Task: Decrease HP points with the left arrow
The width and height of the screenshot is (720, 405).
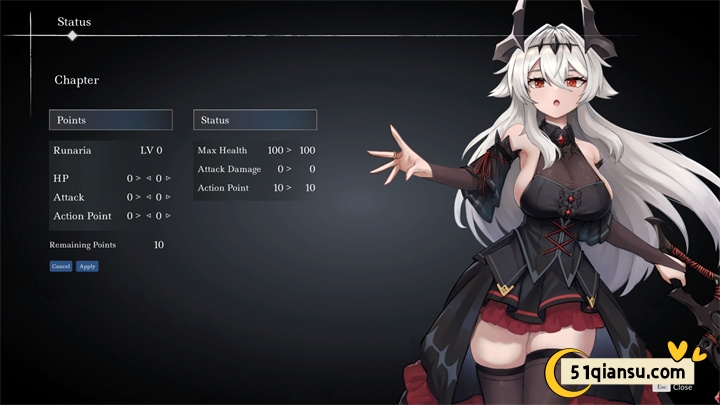Action: [x=149, y=178]
